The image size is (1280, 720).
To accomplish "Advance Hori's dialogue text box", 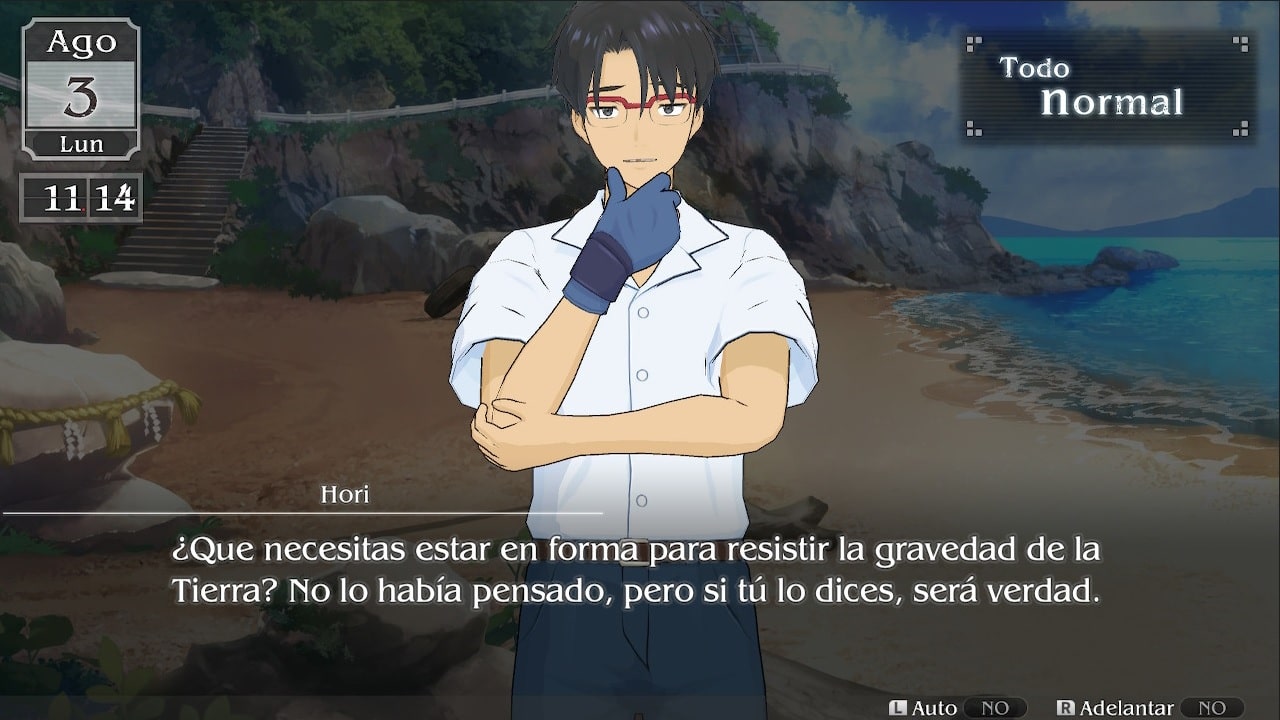I will pos(638,570).
